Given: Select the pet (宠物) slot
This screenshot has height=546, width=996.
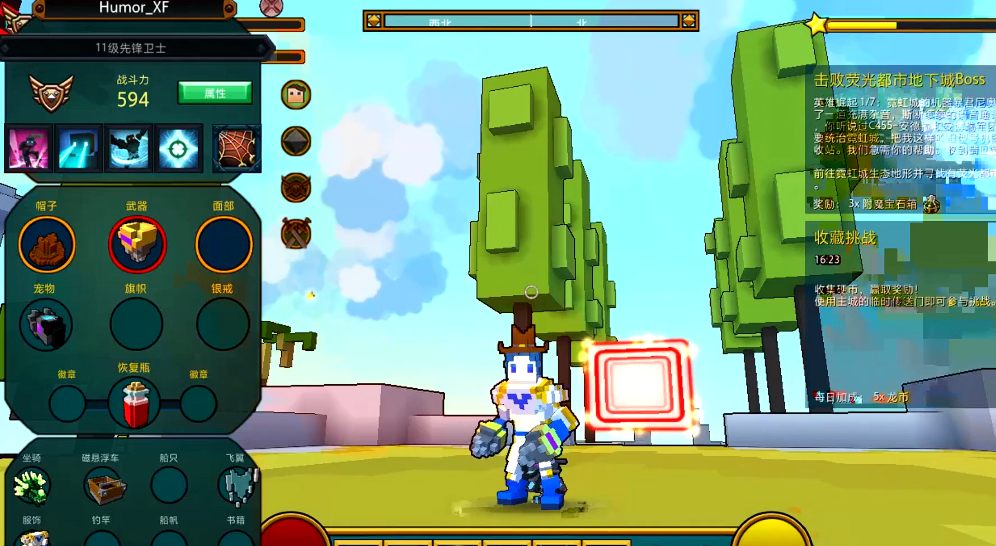Looking at the screenshot, I should (x=46, y=324).
